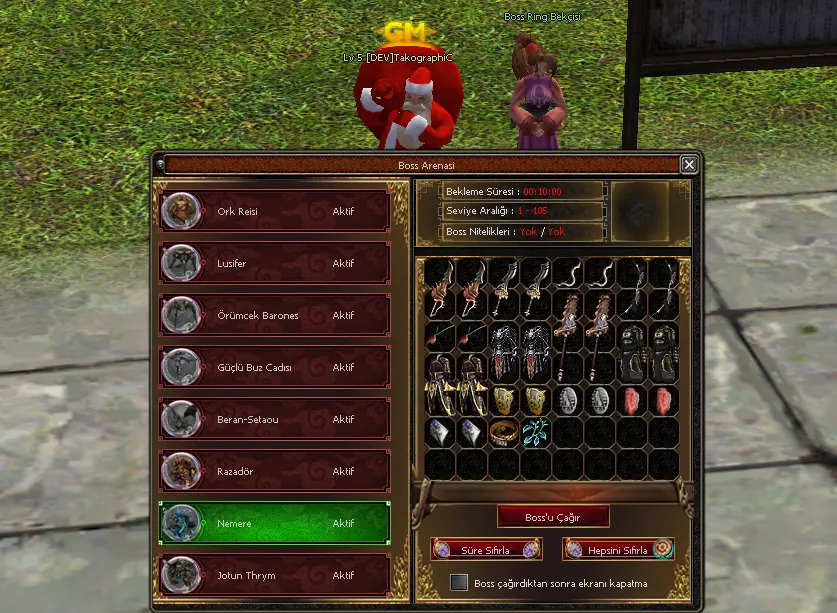The height and width of the screenshot is (613, 837).
Task: Select the highlighted Nemere boss row
Action: [274, 523]
